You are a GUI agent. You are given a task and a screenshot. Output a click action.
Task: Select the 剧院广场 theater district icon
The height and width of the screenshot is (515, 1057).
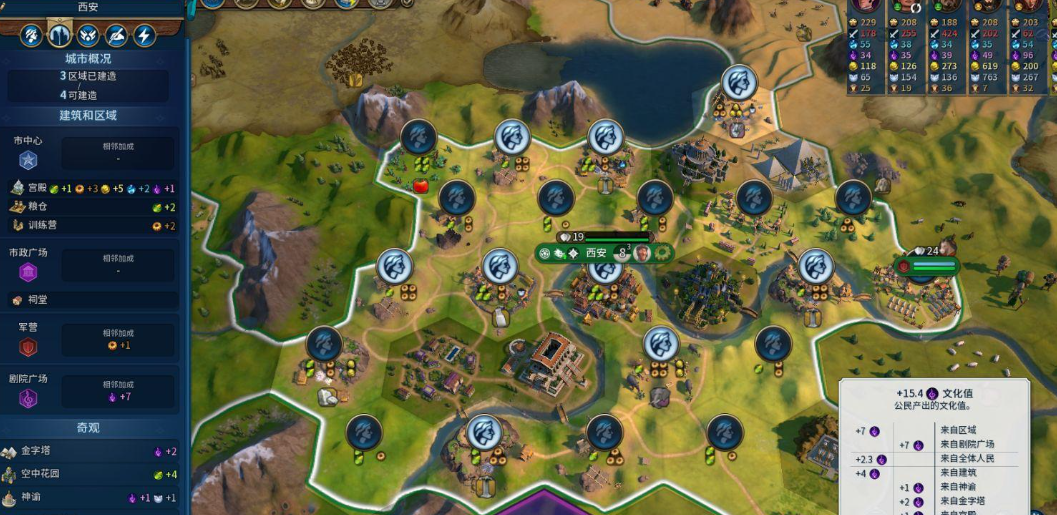(28, 398)
